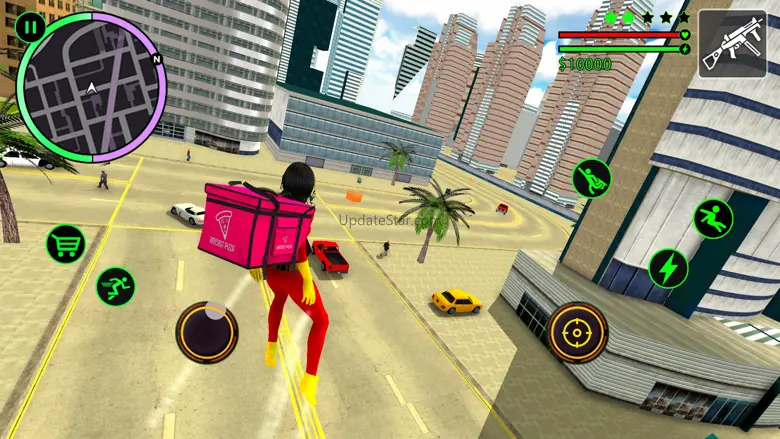Trigger the lightning bolt power button
This screenshot has height=439, width=780.
pos(668,267)
